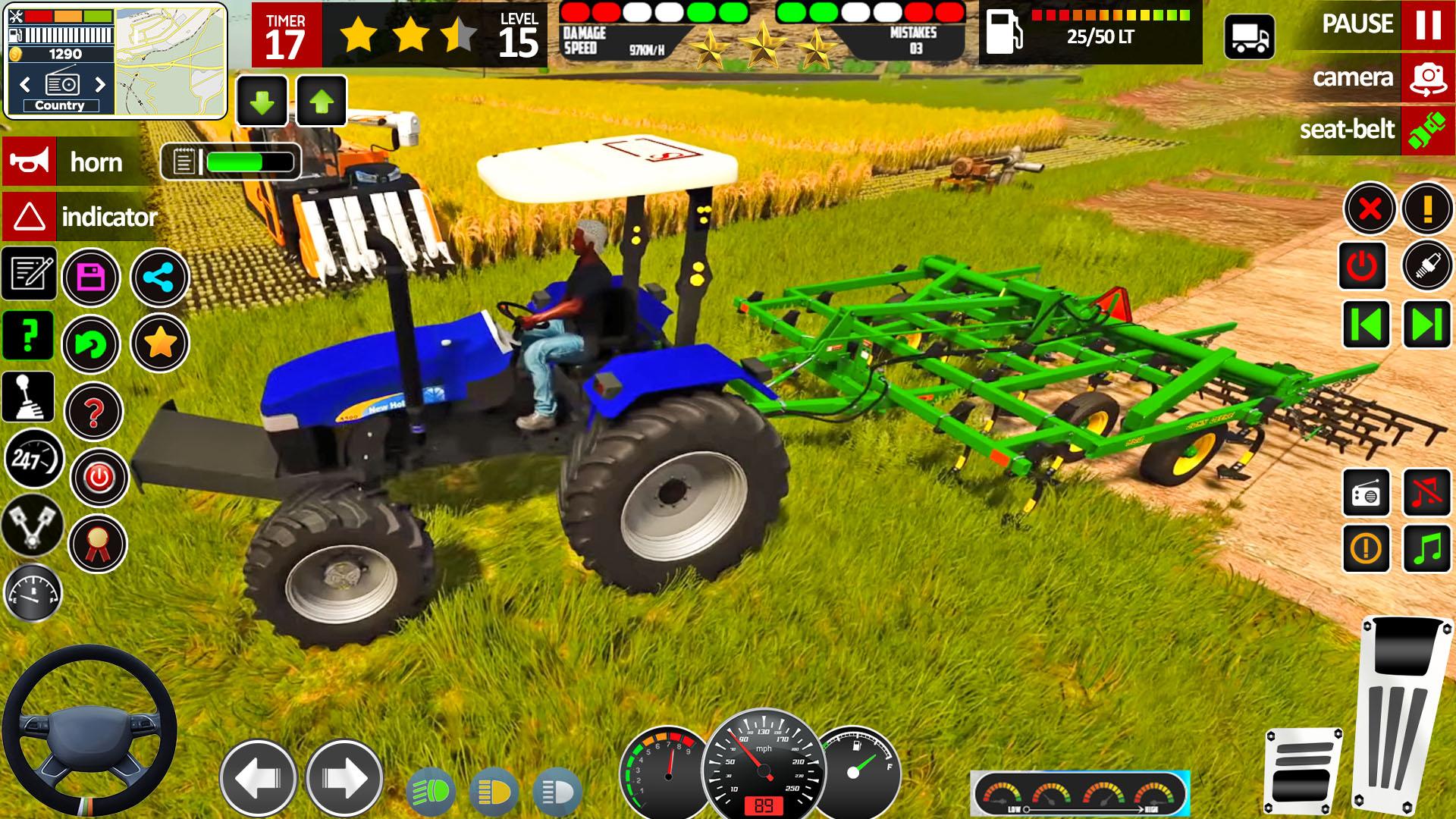
Task: Switch the camera view
Action: pyautogui.click(x=1427, y=77)
